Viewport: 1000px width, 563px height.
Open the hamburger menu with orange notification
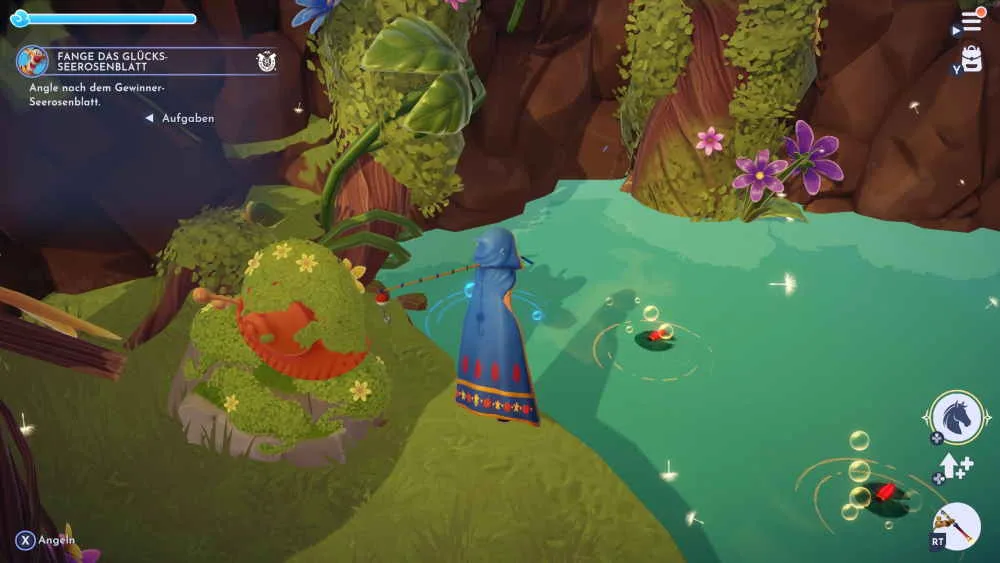[971, 22]
